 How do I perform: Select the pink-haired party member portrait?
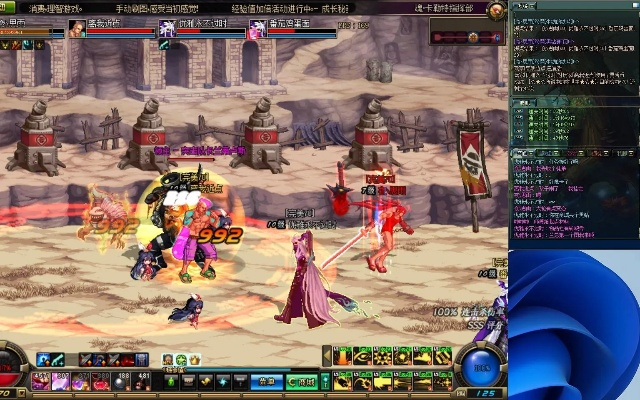[x=256, y=30]
